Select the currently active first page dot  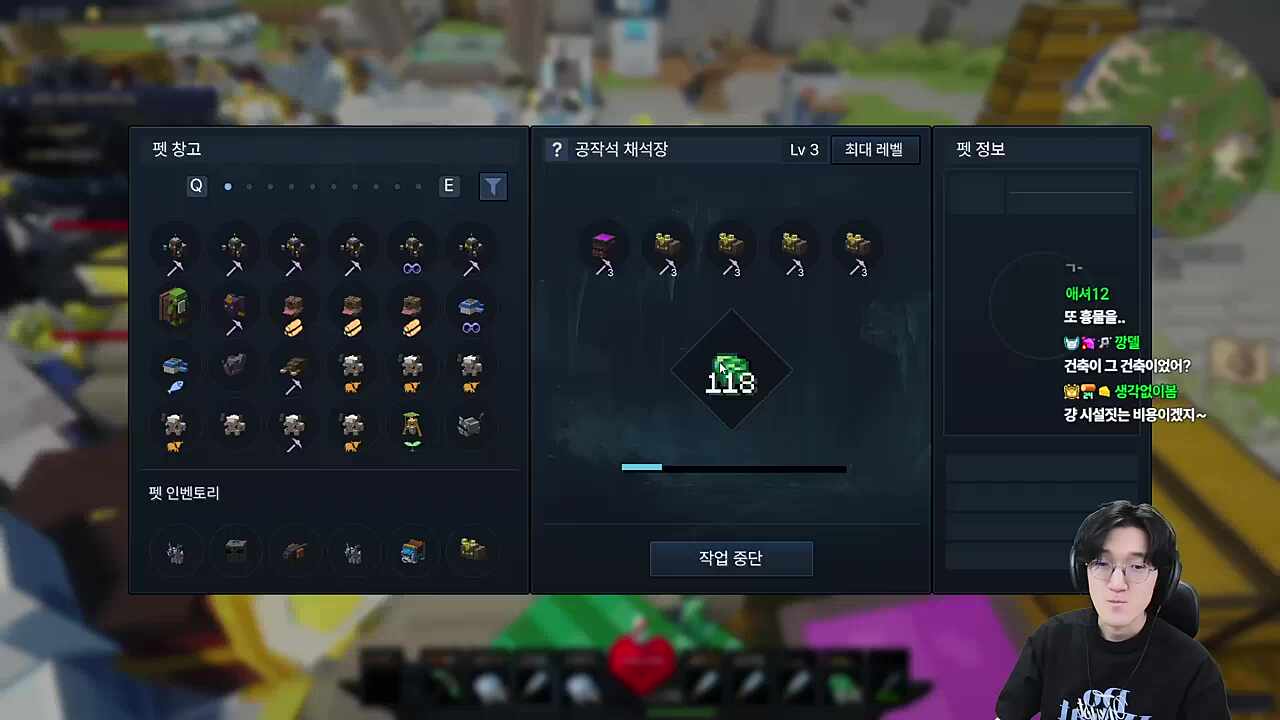[227, 186]
